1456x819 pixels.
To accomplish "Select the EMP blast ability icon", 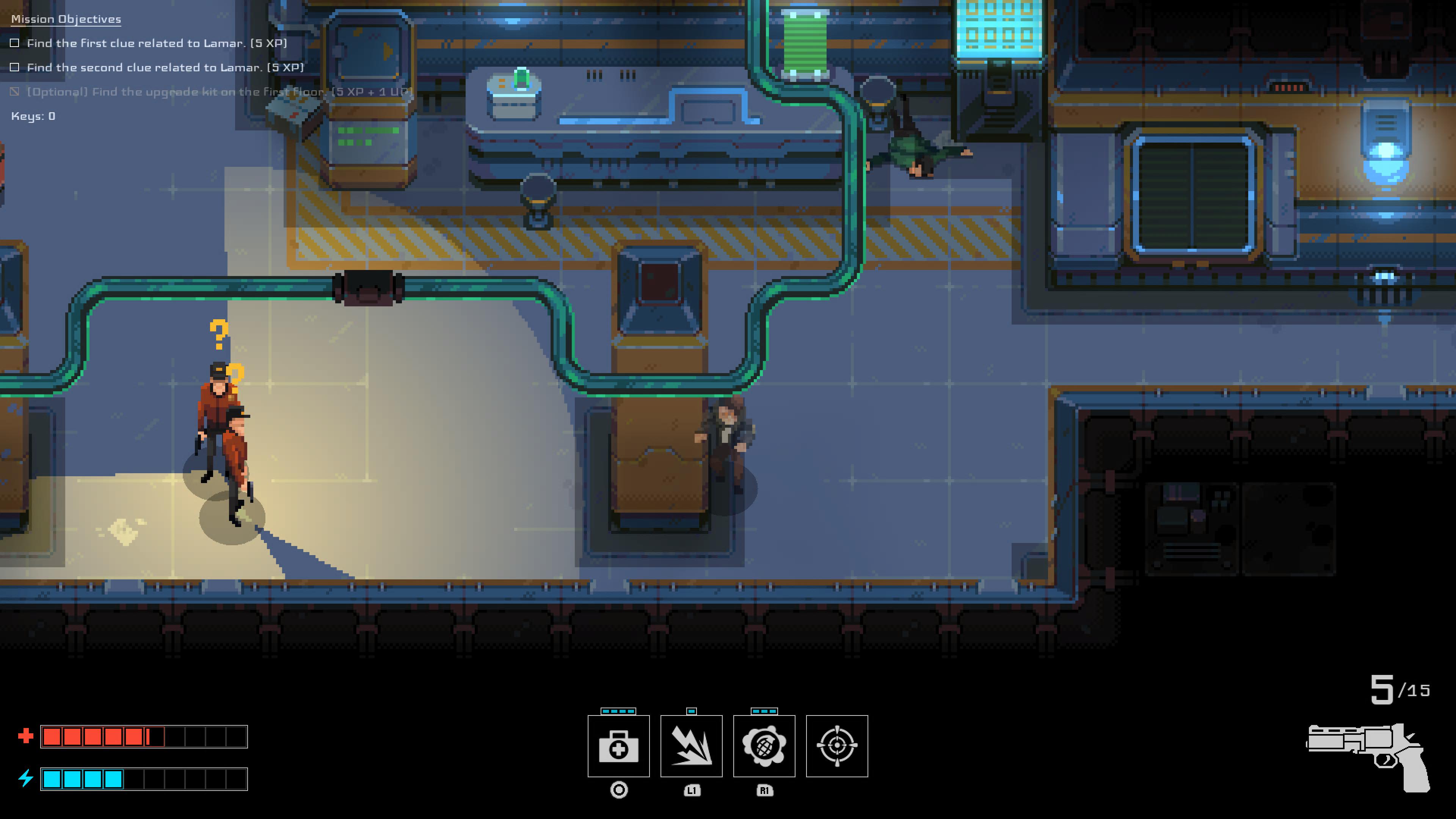I will pos(692,746).
